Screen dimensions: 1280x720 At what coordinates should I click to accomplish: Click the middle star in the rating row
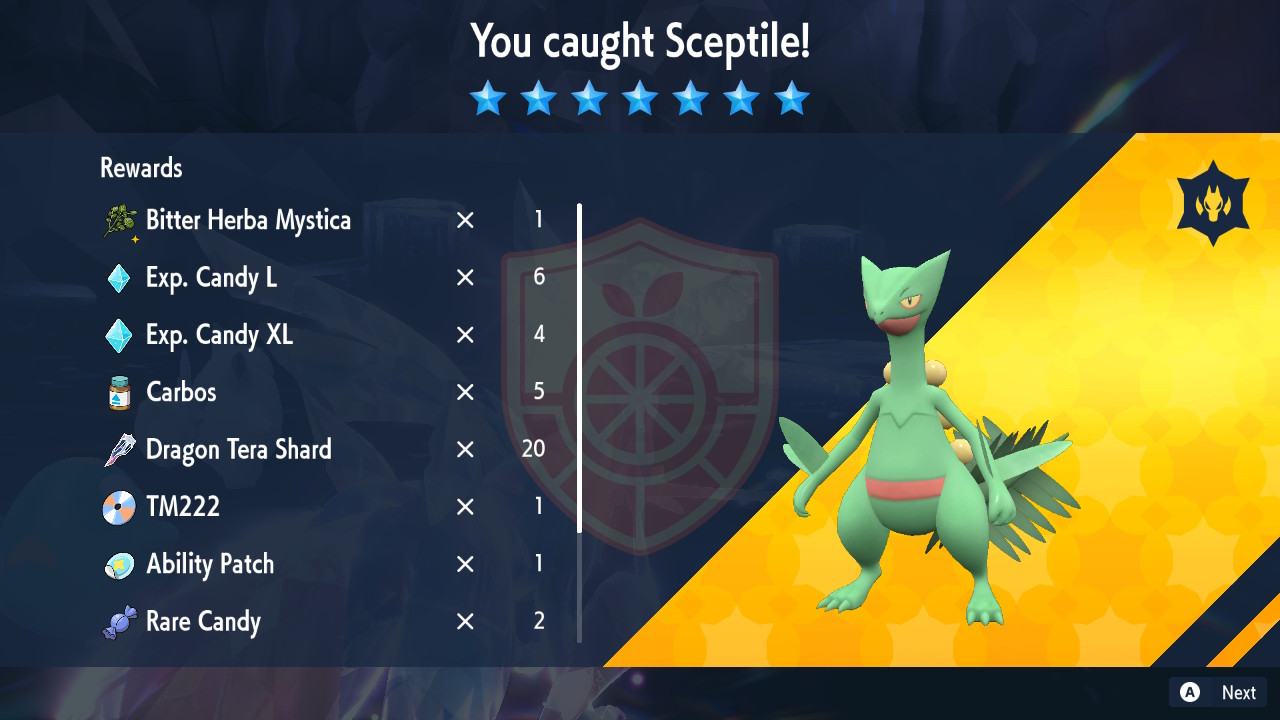pyautogui.click(x=640, y=98)
